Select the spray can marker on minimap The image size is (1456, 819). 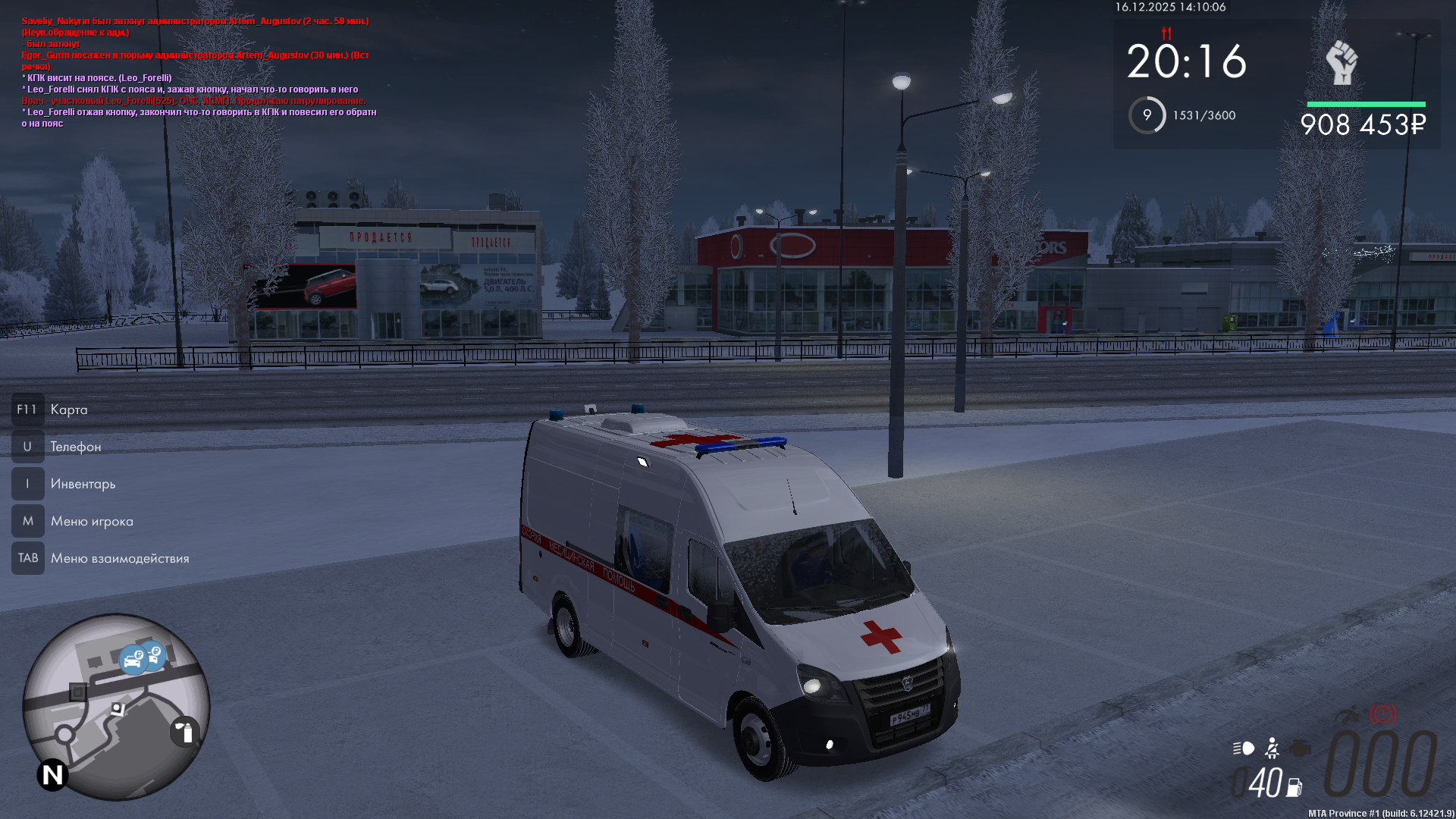[185, 732]
